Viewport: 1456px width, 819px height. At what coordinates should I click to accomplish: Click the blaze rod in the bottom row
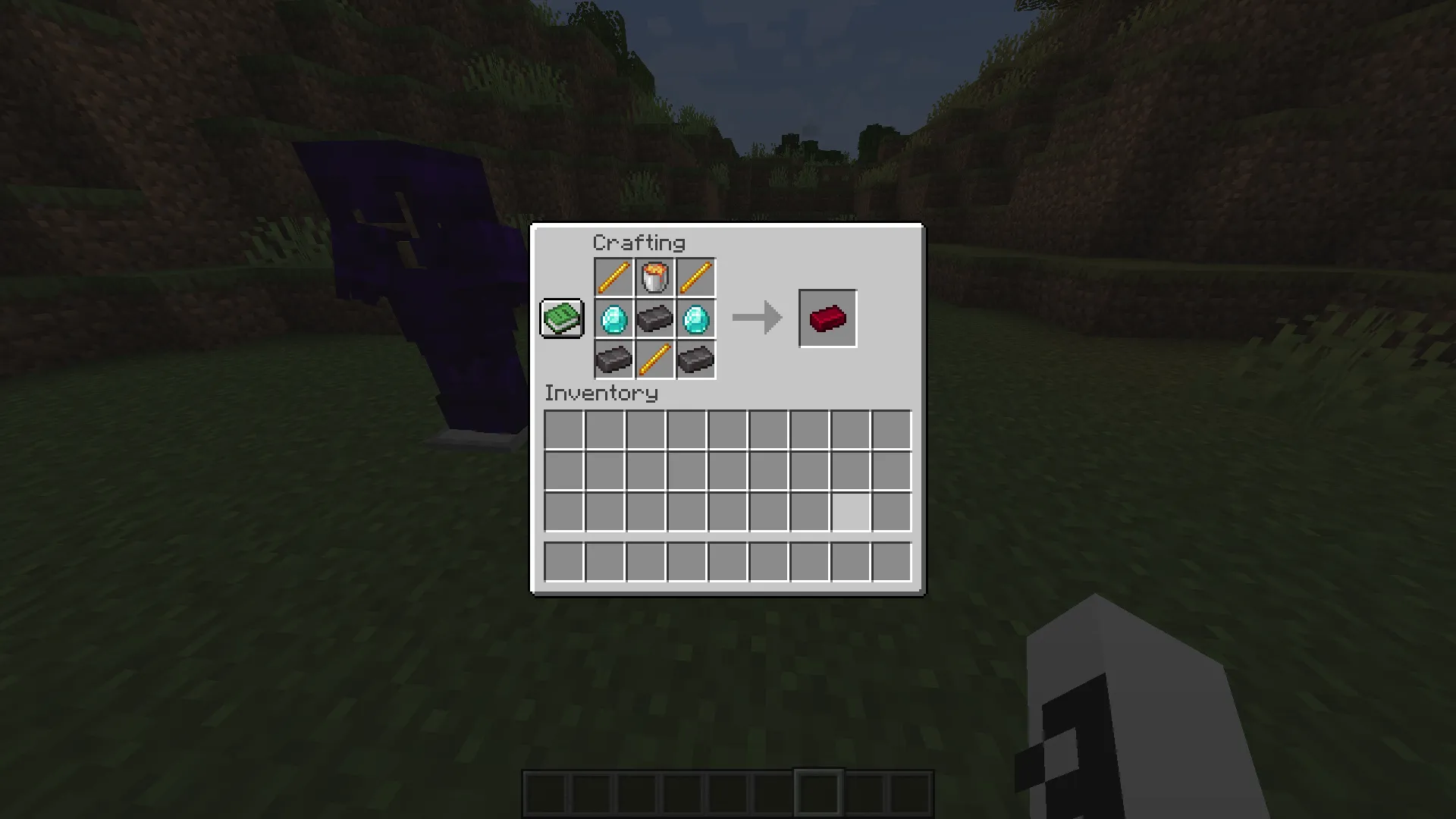654,359
